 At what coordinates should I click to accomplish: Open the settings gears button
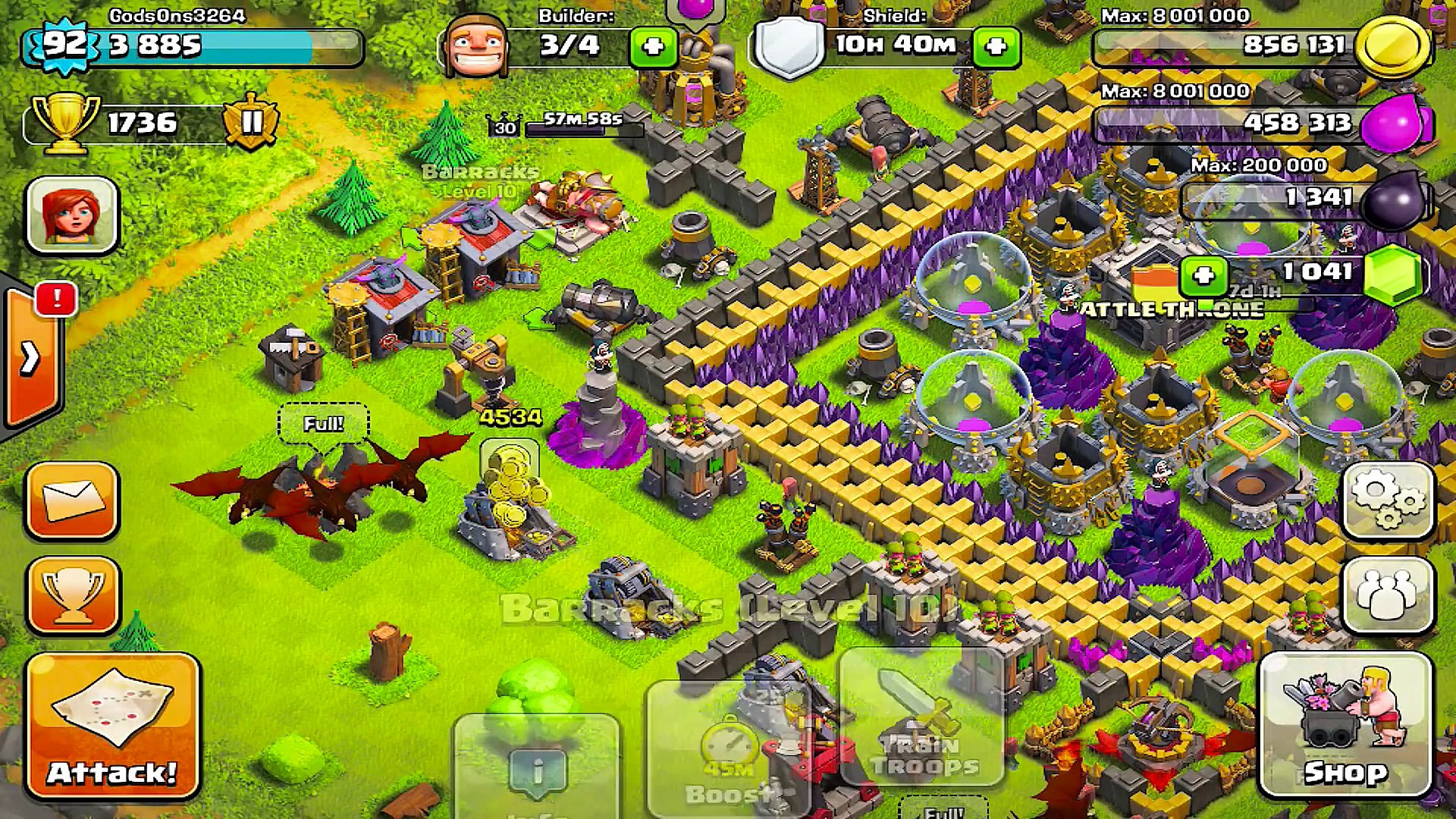[1387, 499]
